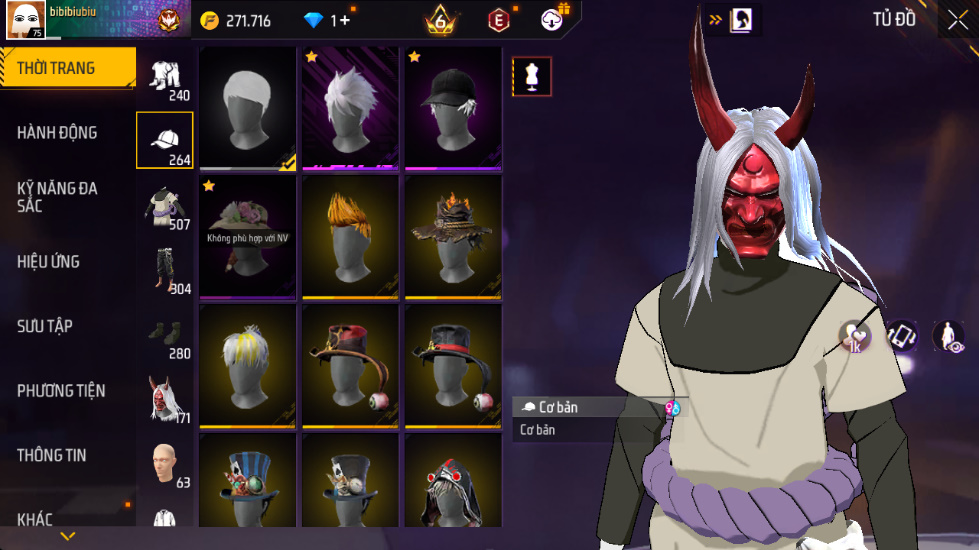Select the shoes category showing 280
The width and height of the screenshot is (979, 550).
pos(165,335)
